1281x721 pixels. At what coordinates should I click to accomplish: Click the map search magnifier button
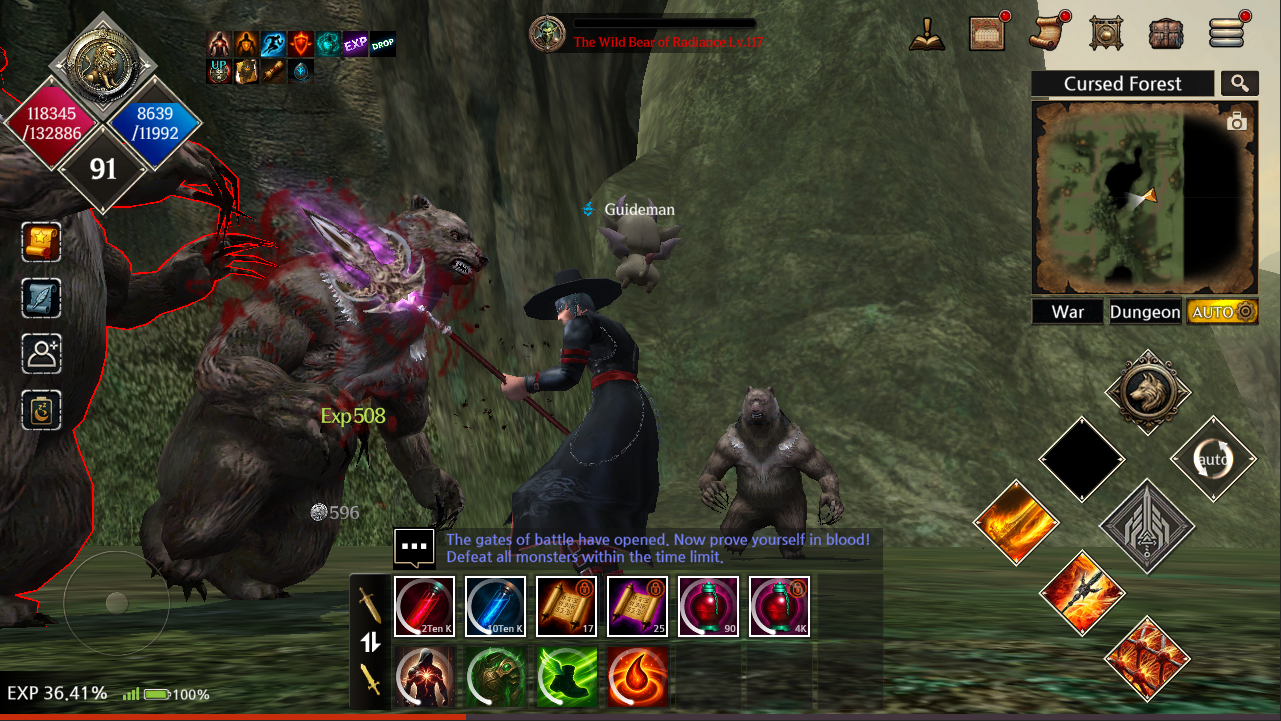pyautogui.click(x=1240, y=84)
